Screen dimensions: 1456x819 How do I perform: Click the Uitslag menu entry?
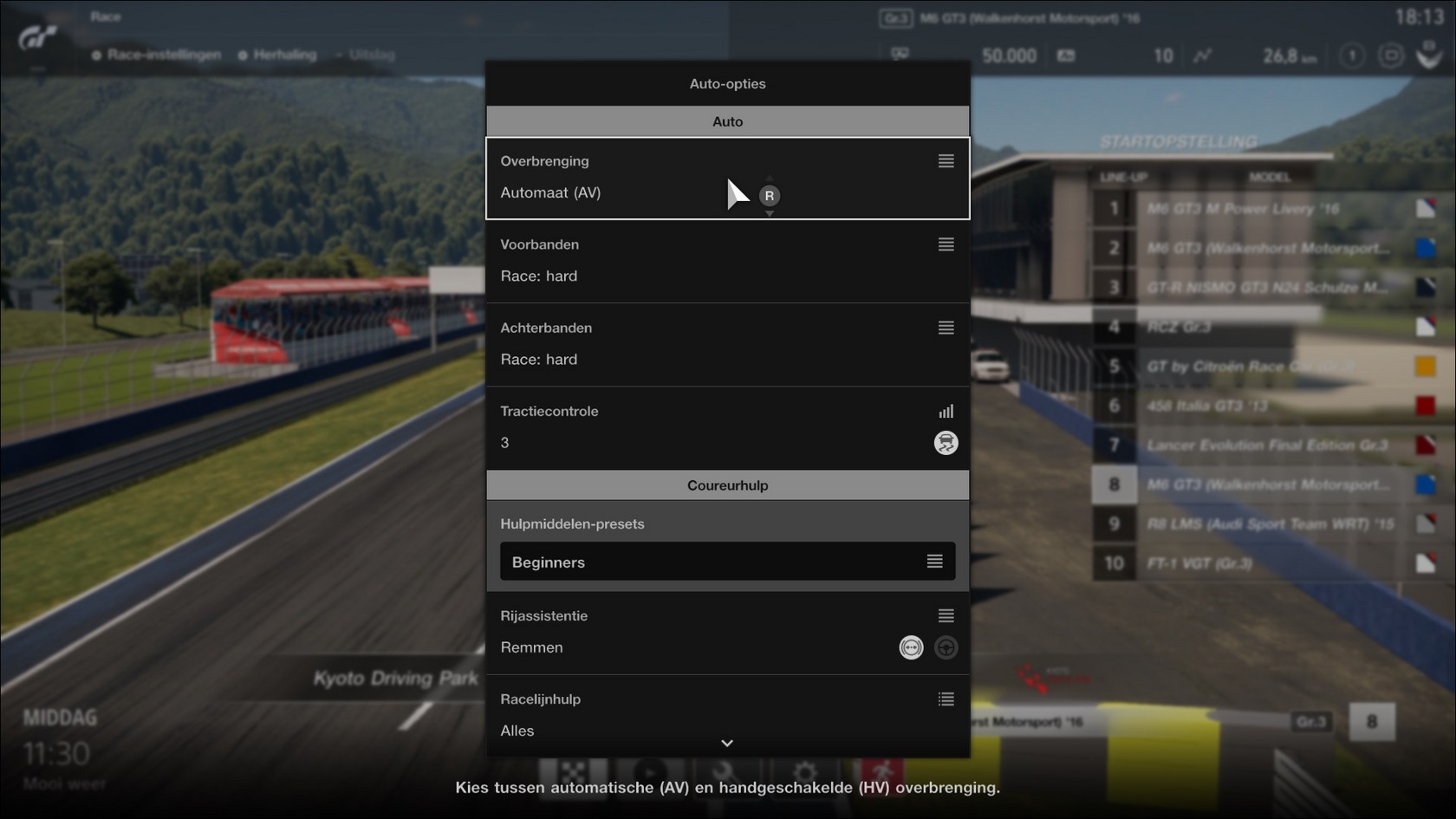click(x=370, y=54)
